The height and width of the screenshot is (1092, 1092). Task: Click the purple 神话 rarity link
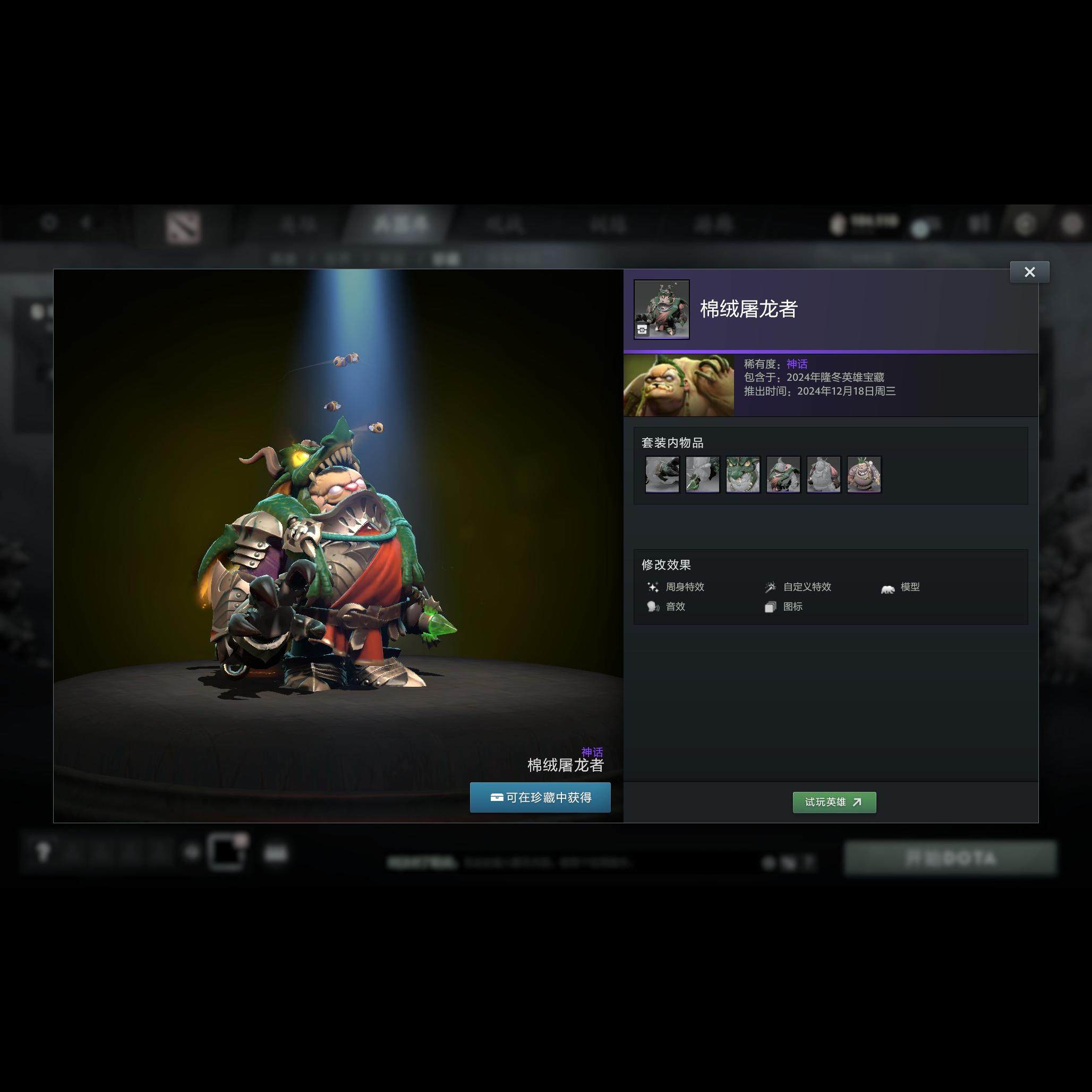[797, 364]
